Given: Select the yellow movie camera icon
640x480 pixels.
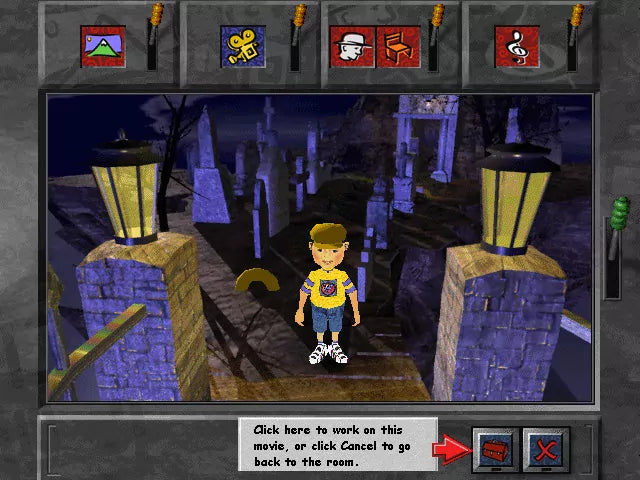Looking at the screenshot, I should [243, 46].
